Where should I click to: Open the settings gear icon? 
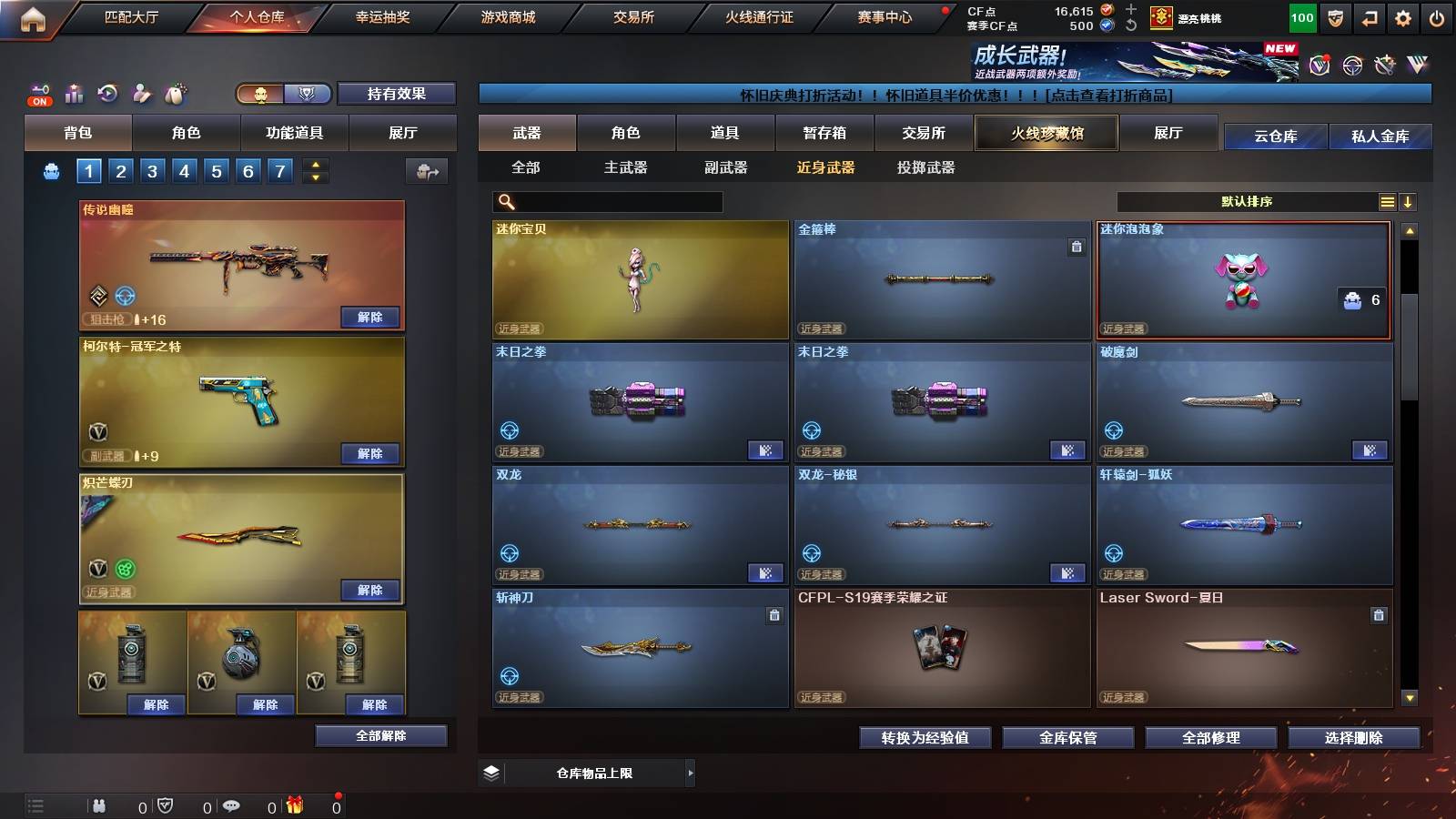(x=1403, y=18)
